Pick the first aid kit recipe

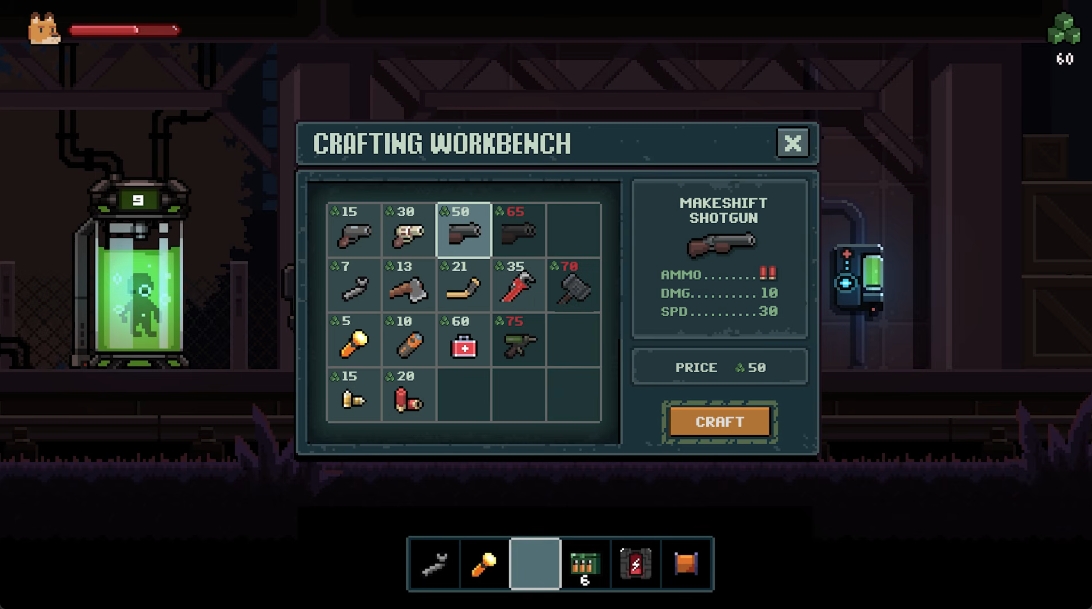464,341
